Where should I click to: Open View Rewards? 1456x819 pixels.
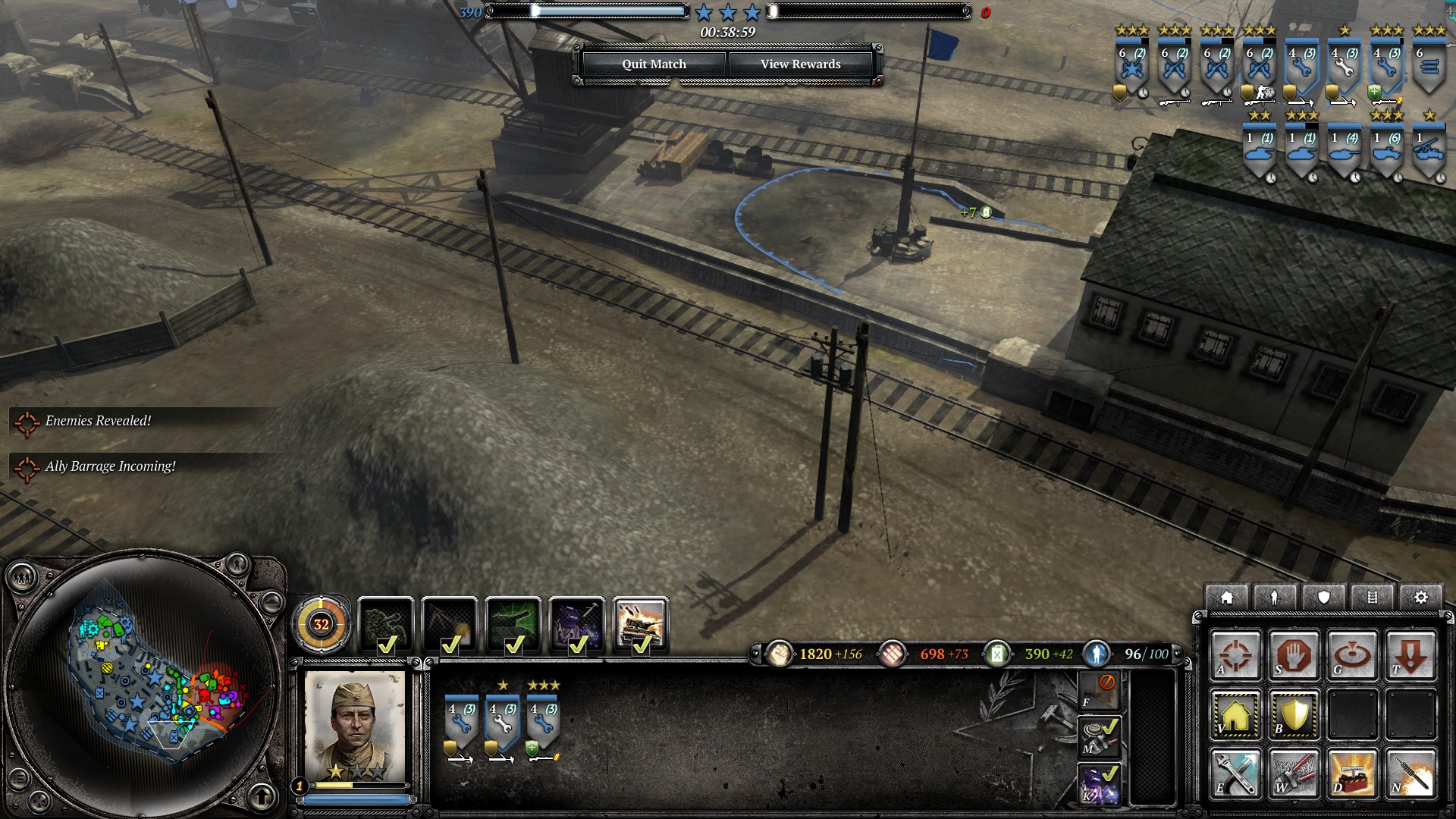(800, 64)
